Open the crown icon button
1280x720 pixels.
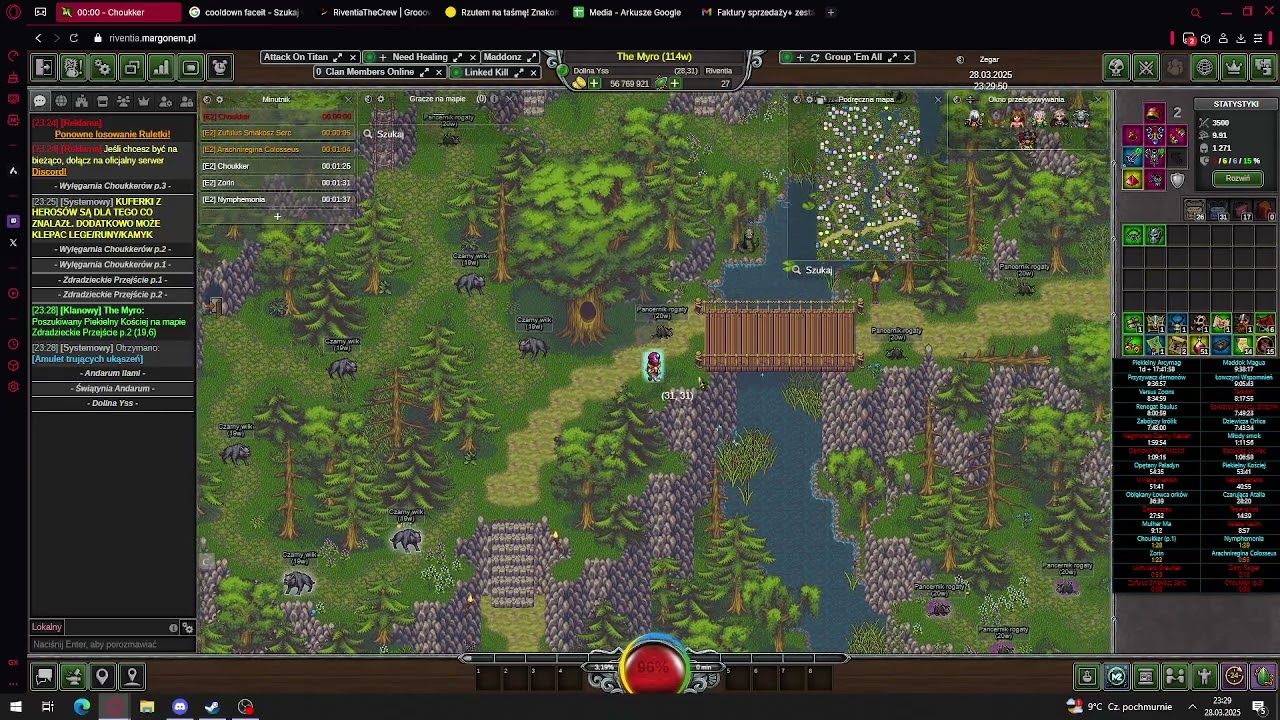[x=1234, y=67]
